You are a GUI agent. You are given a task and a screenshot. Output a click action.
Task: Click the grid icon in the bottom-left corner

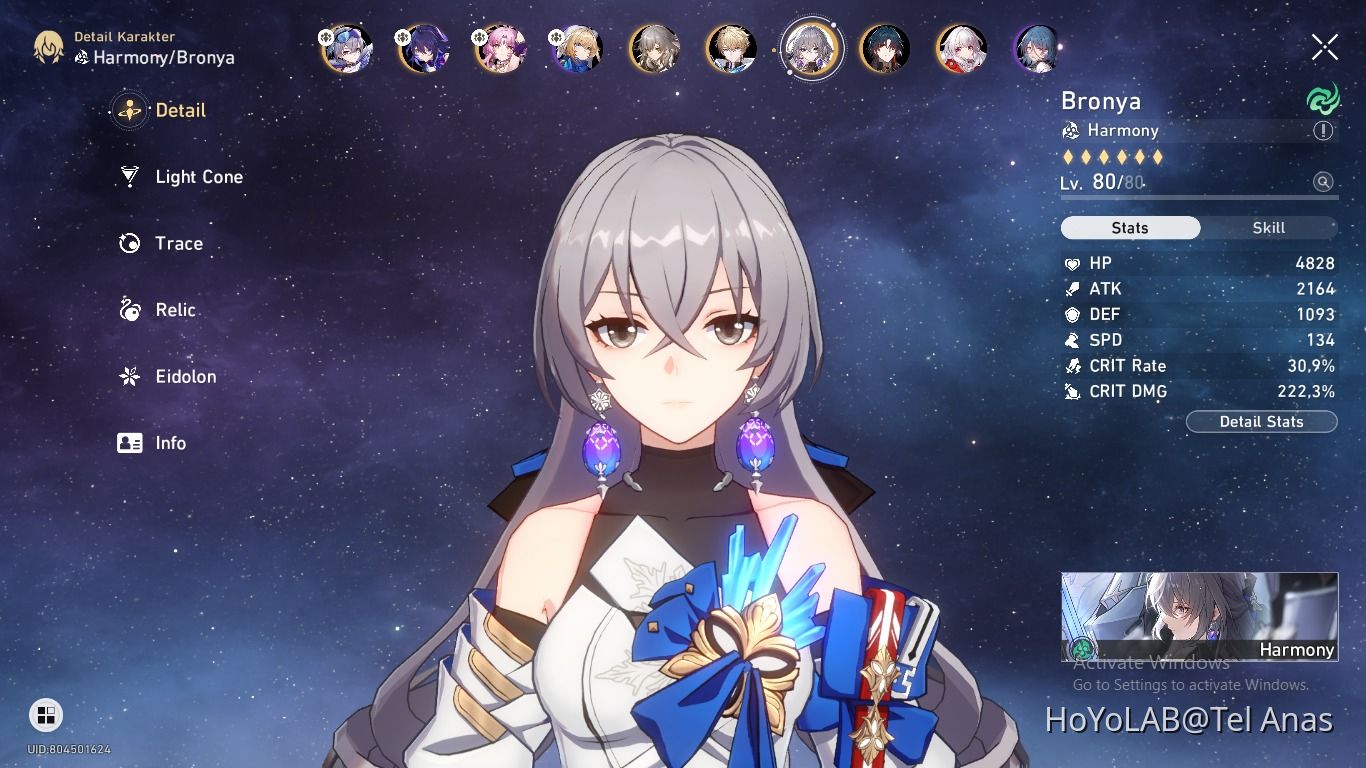click(x=44, y=715)
